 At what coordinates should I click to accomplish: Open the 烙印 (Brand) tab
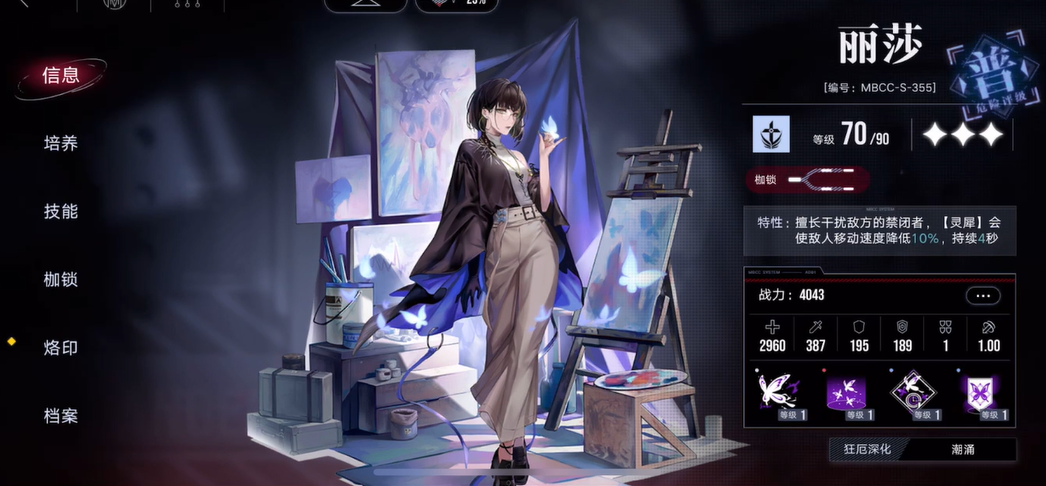pyautogui.click(x=60, y=347)
